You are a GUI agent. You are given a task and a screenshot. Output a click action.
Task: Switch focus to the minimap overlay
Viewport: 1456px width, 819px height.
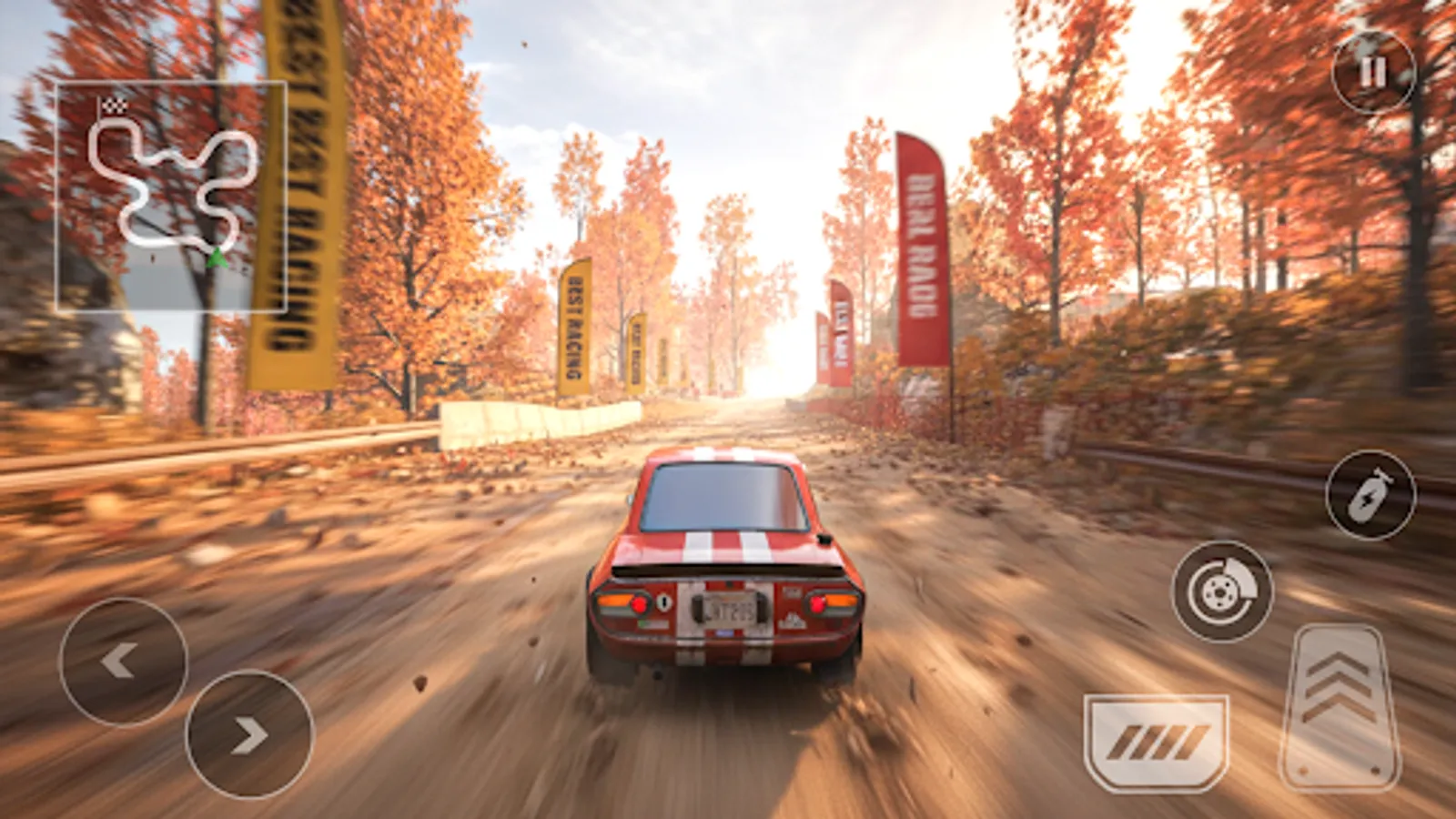click(x=173, y=196)
